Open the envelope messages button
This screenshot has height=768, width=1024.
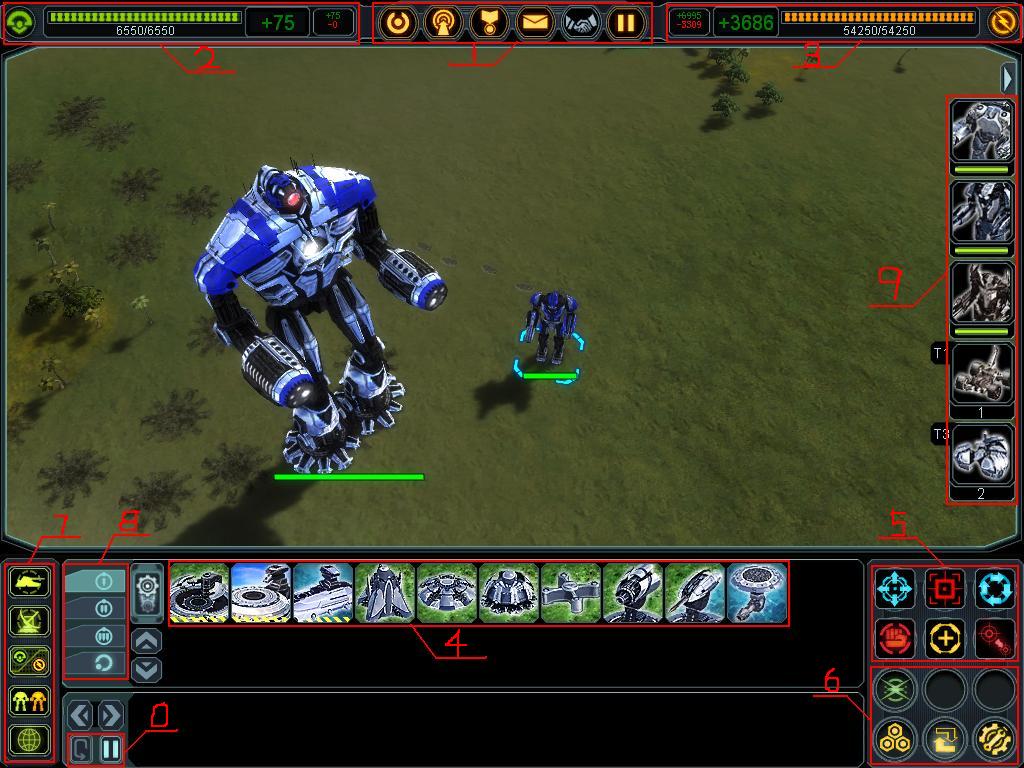[x=535, y=22]
